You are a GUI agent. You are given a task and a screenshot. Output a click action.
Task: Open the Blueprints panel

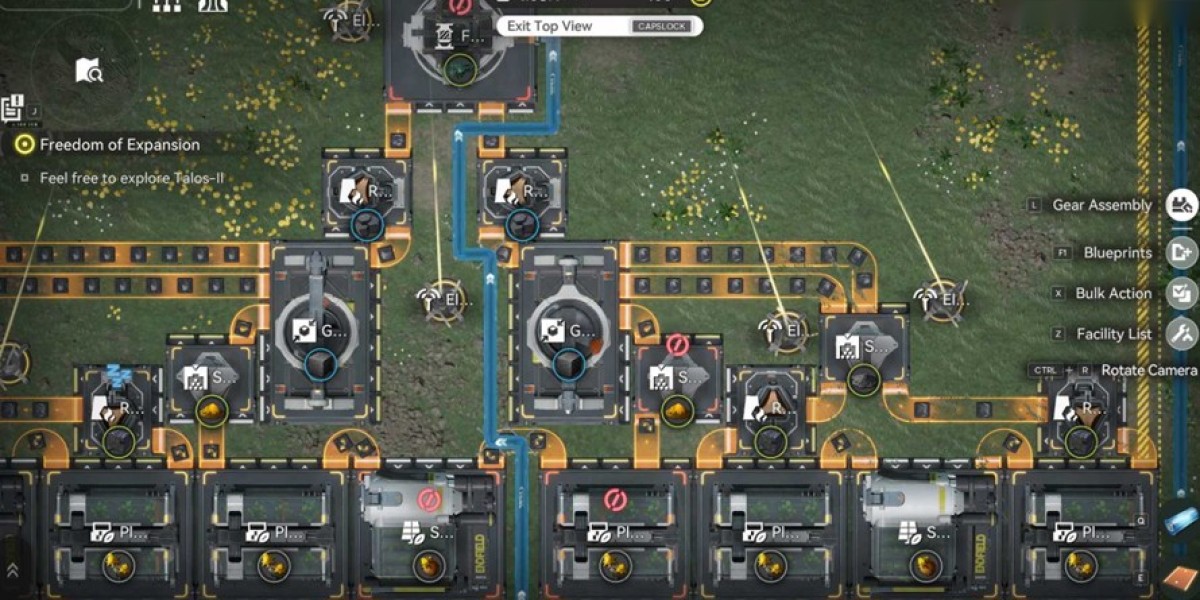[1181, 253]
